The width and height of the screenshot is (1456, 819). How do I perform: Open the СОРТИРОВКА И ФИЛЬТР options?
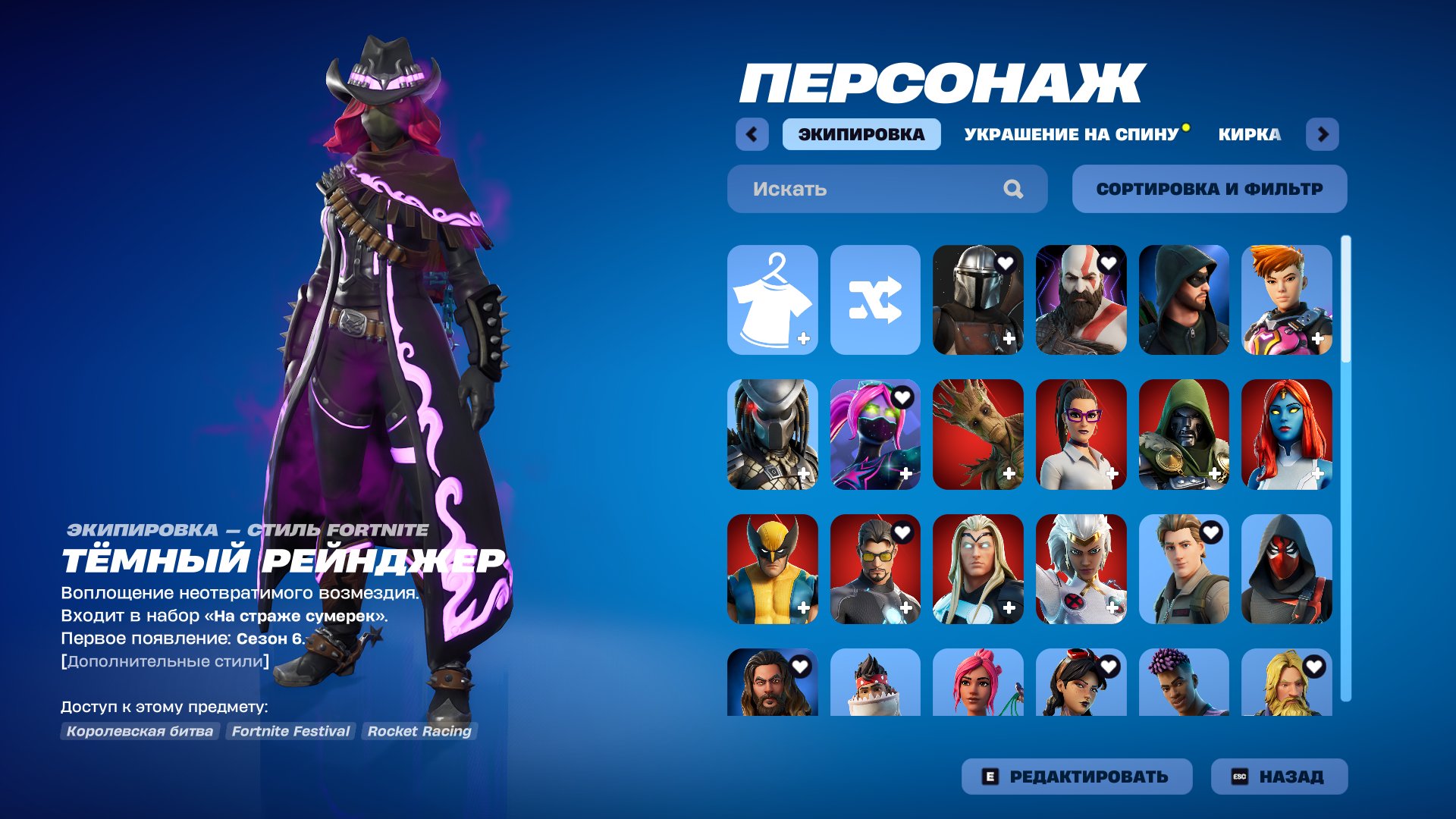tap(1209, 189)
